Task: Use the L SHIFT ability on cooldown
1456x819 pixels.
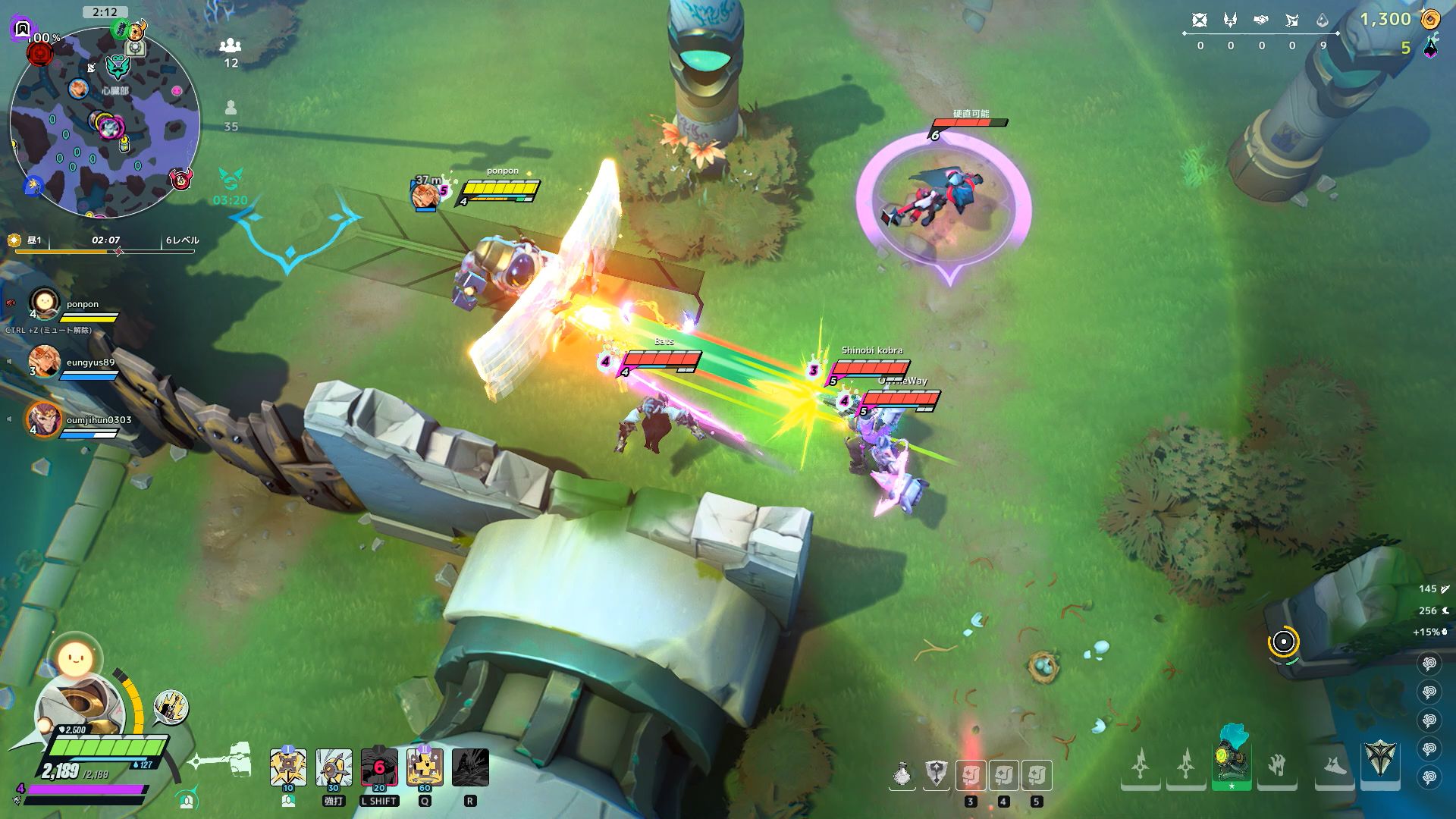Action: click(x=379, y=768)
